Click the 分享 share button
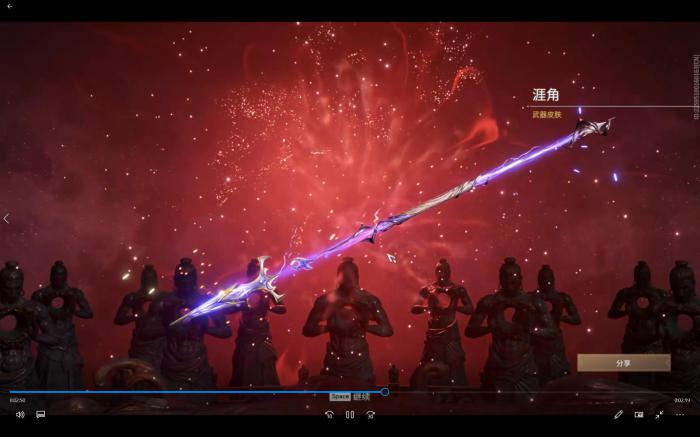This screenshot has width=700, height=437. tap(623, 363)
